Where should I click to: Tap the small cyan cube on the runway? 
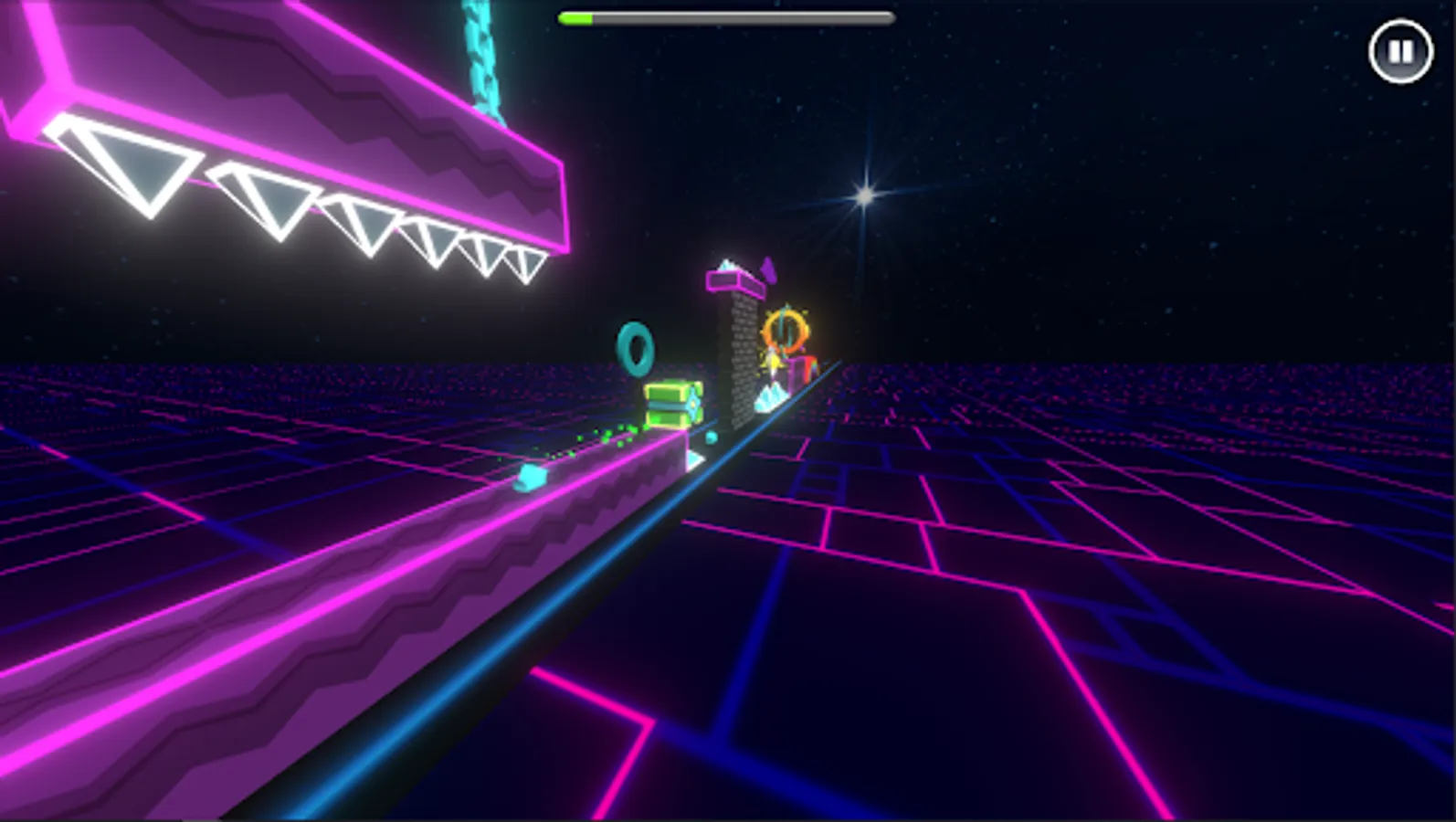click(531, 475)
